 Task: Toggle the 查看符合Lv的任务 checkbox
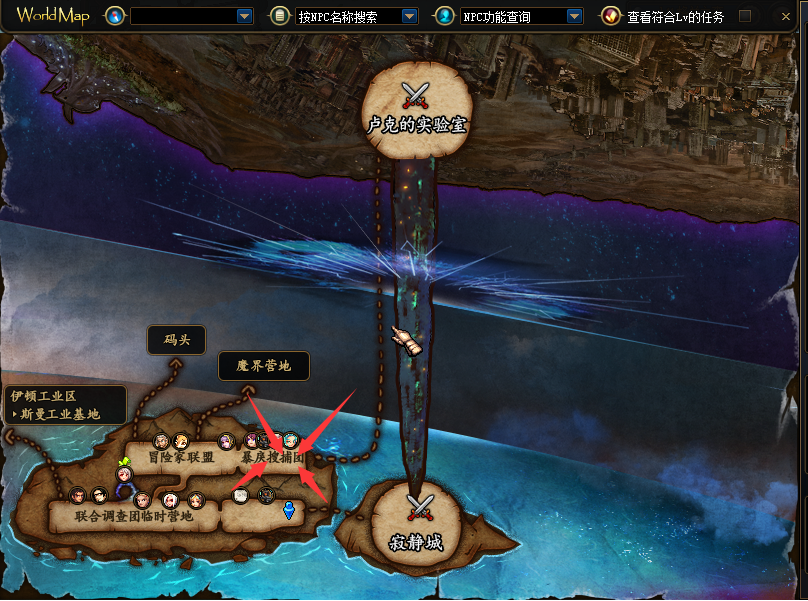pyautogui.click(x=745, y=16)
